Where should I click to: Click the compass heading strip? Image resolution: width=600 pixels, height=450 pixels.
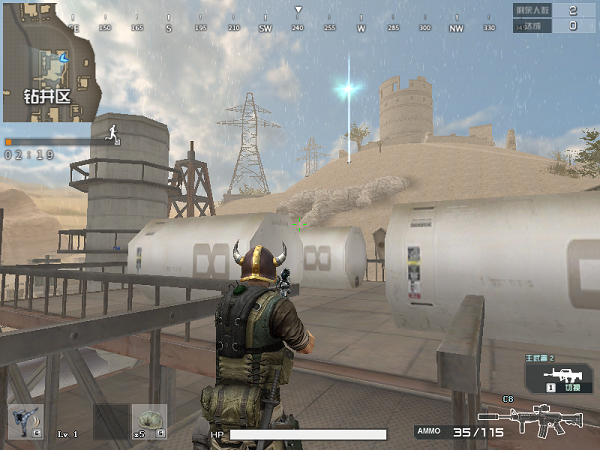[297, 27]
